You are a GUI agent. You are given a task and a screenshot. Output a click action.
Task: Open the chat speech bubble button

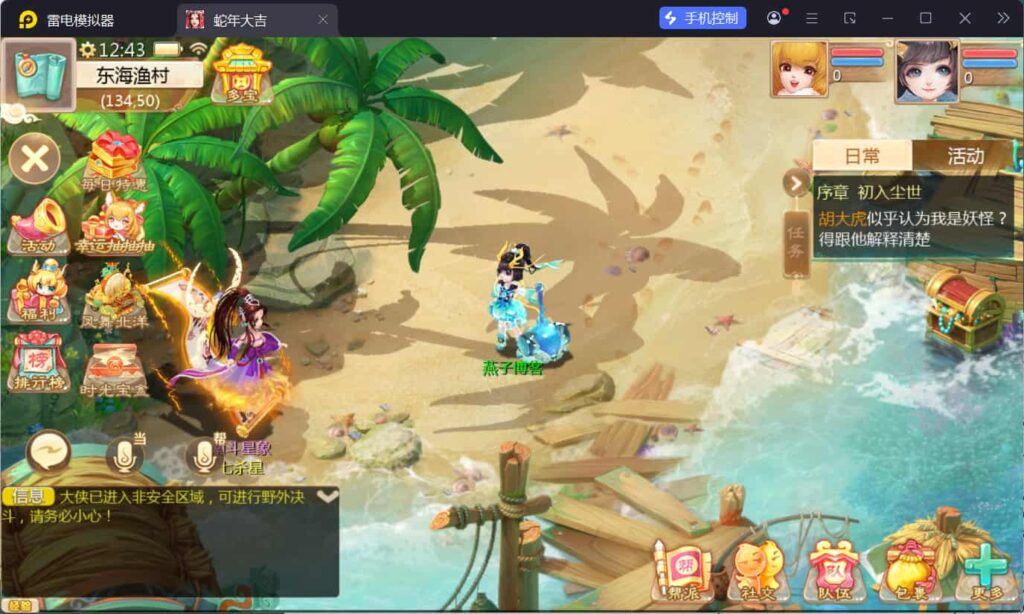point(48,453)
